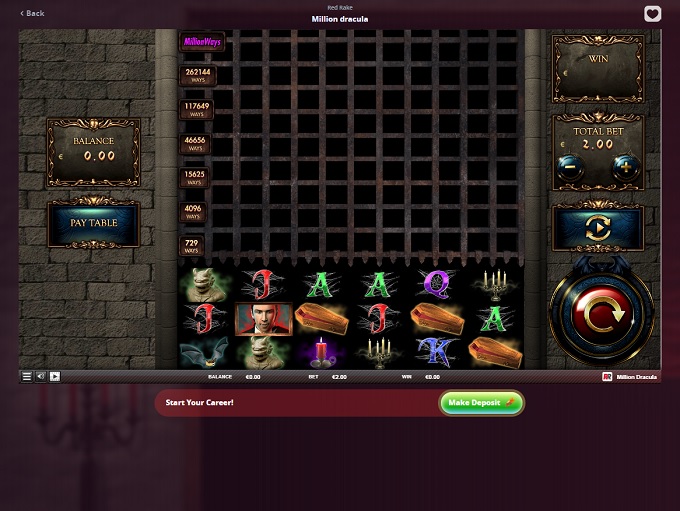Make Deposit with the green button
680x511 pixels.
(x=481, y=402)
